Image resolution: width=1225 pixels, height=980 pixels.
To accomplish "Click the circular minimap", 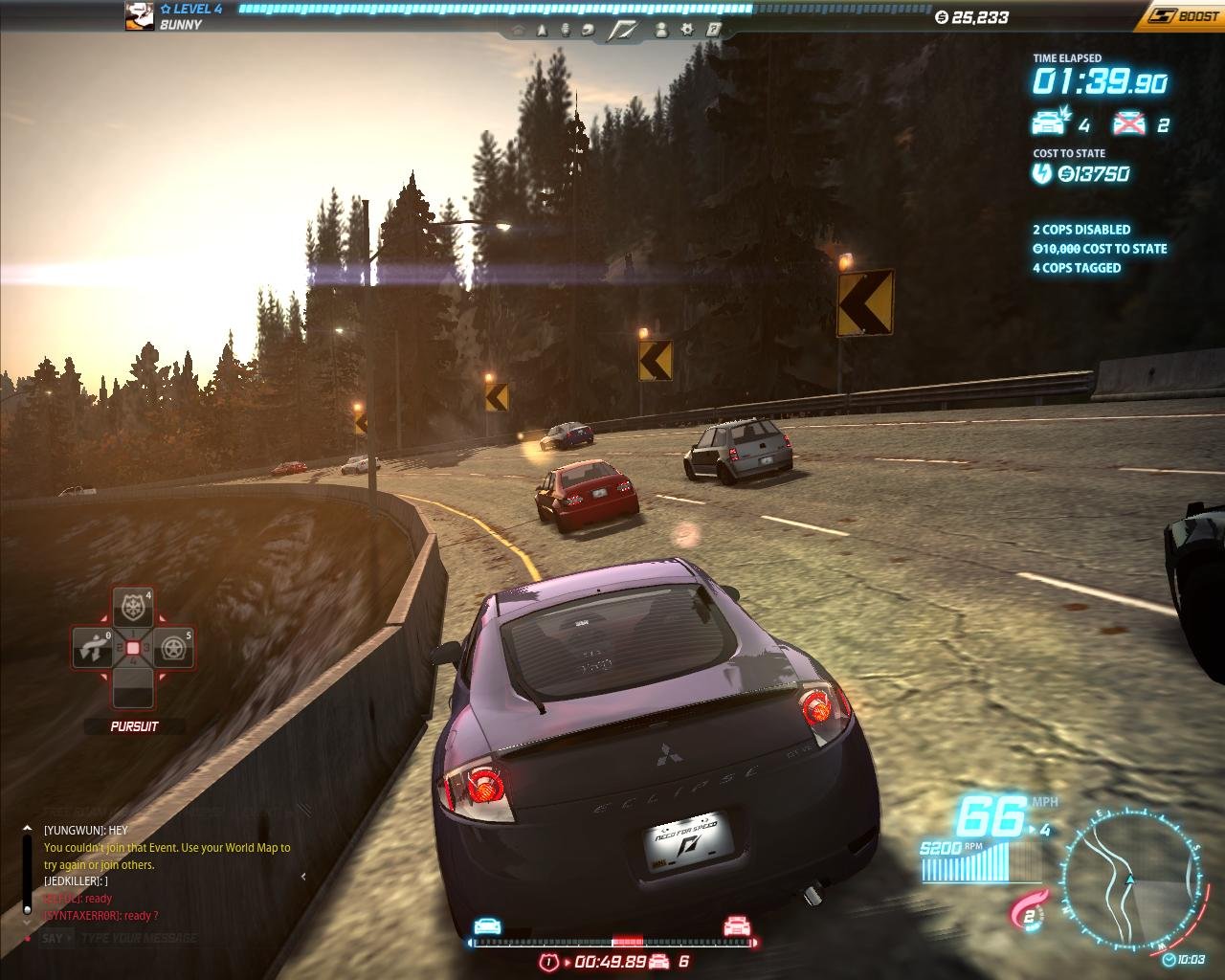I will [1133, 880].
